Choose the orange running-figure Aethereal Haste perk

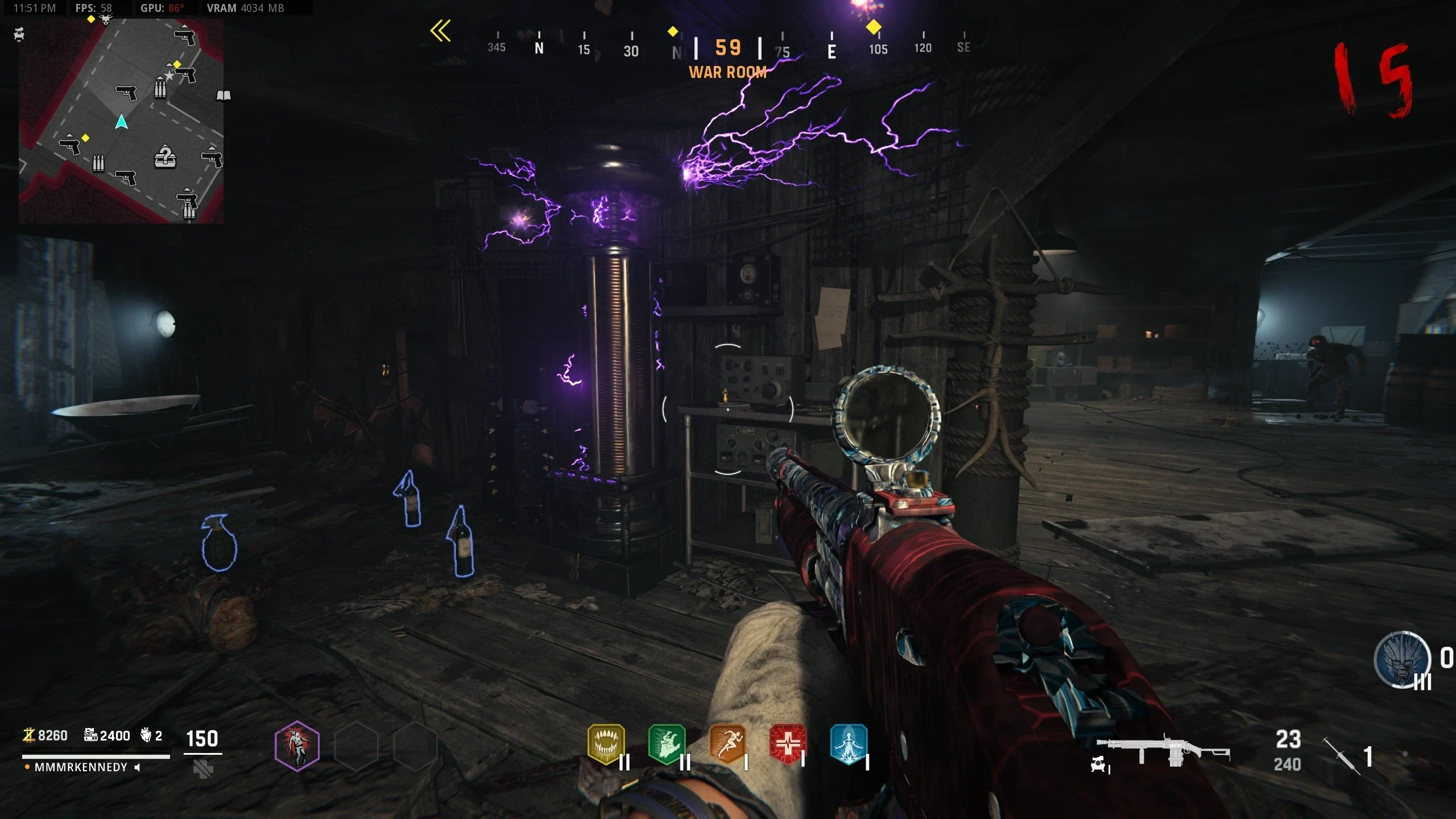[x=727, y=743]
